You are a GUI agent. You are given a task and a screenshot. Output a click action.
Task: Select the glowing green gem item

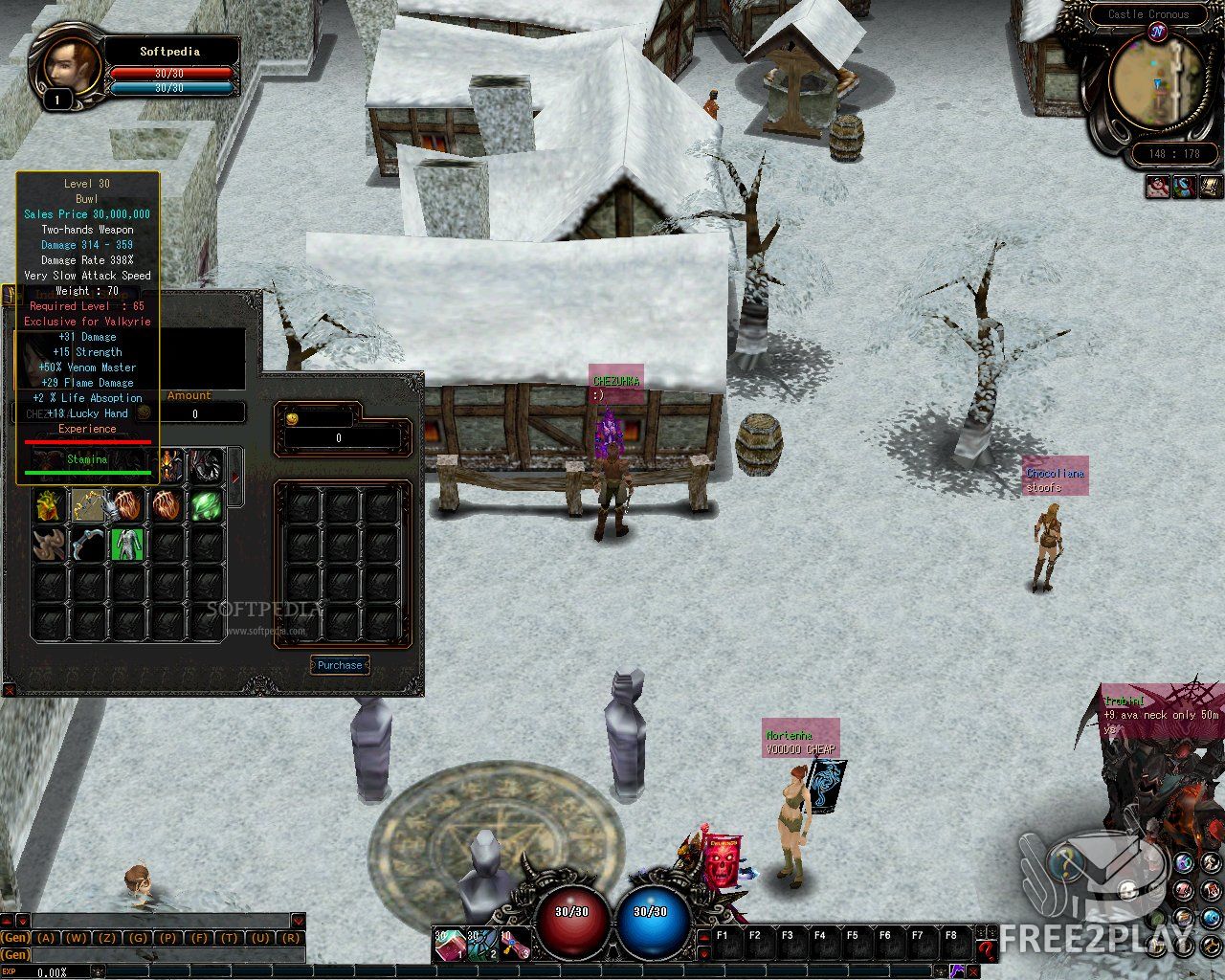click(205, 505)
